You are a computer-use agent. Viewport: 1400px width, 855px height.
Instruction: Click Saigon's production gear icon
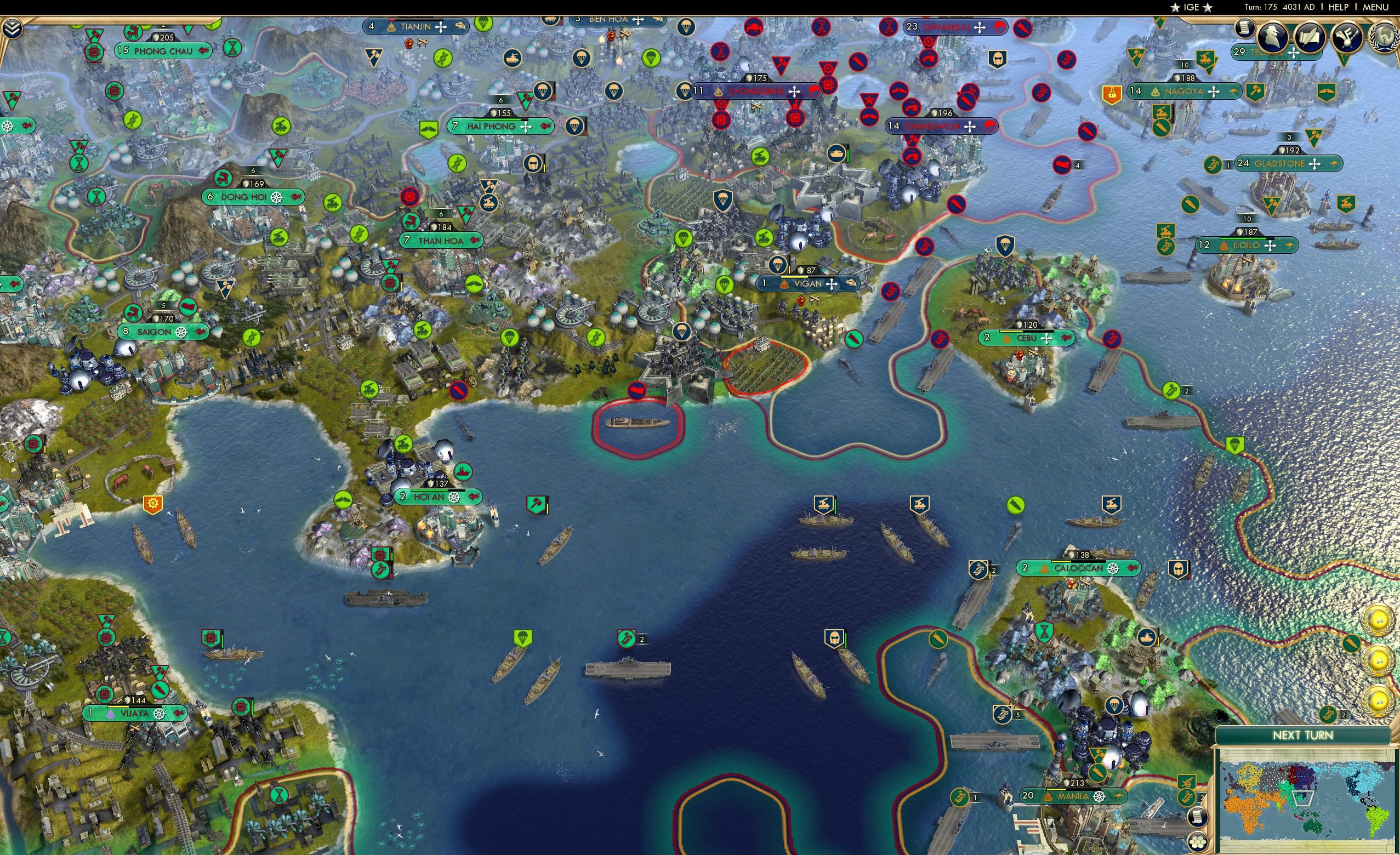181,333
